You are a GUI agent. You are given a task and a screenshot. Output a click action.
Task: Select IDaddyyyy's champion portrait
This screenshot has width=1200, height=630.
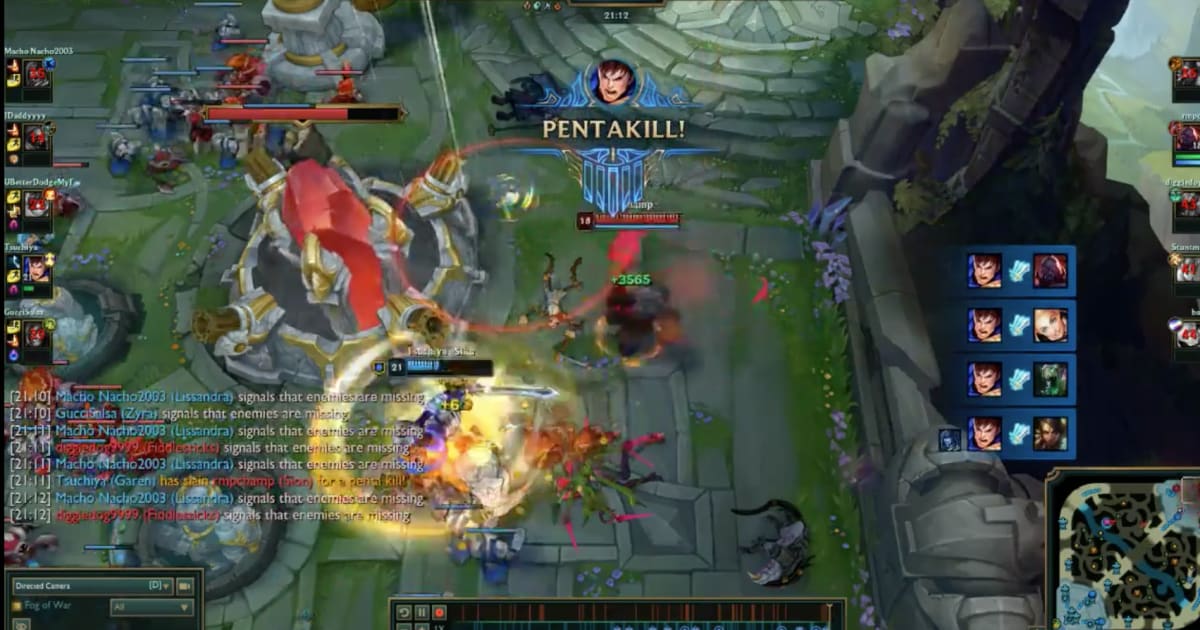[x=37, y=138]
